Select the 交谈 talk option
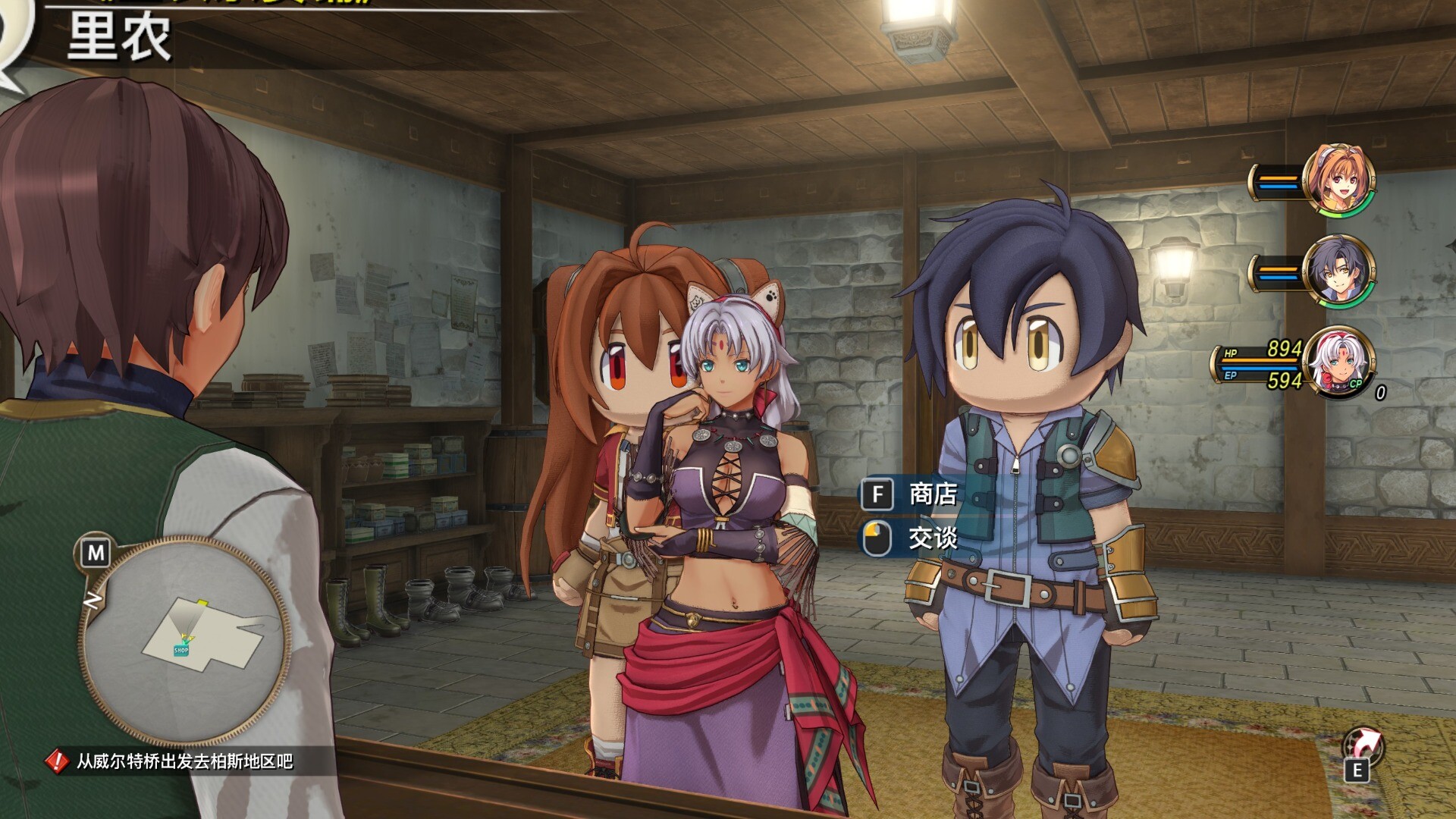This screenshot has height=819, width=1456. point(932,538)
